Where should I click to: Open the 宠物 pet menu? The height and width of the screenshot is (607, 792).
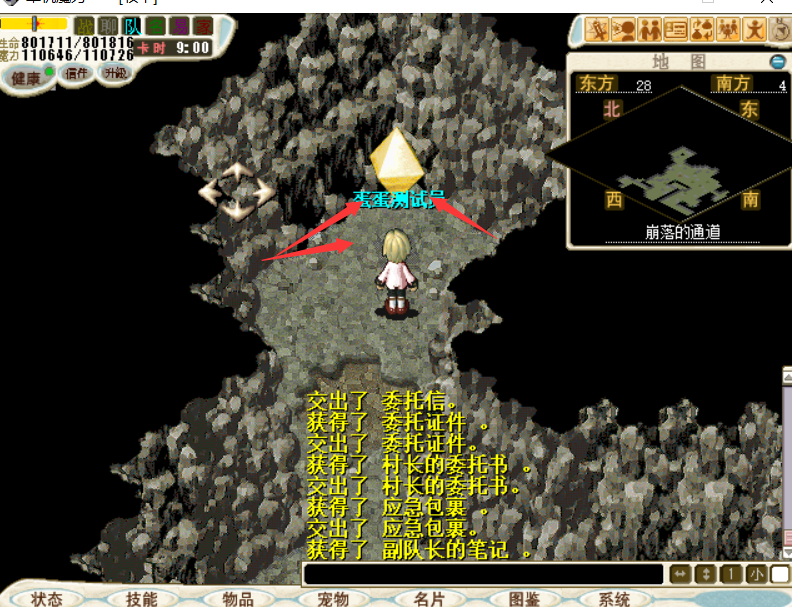332,598
